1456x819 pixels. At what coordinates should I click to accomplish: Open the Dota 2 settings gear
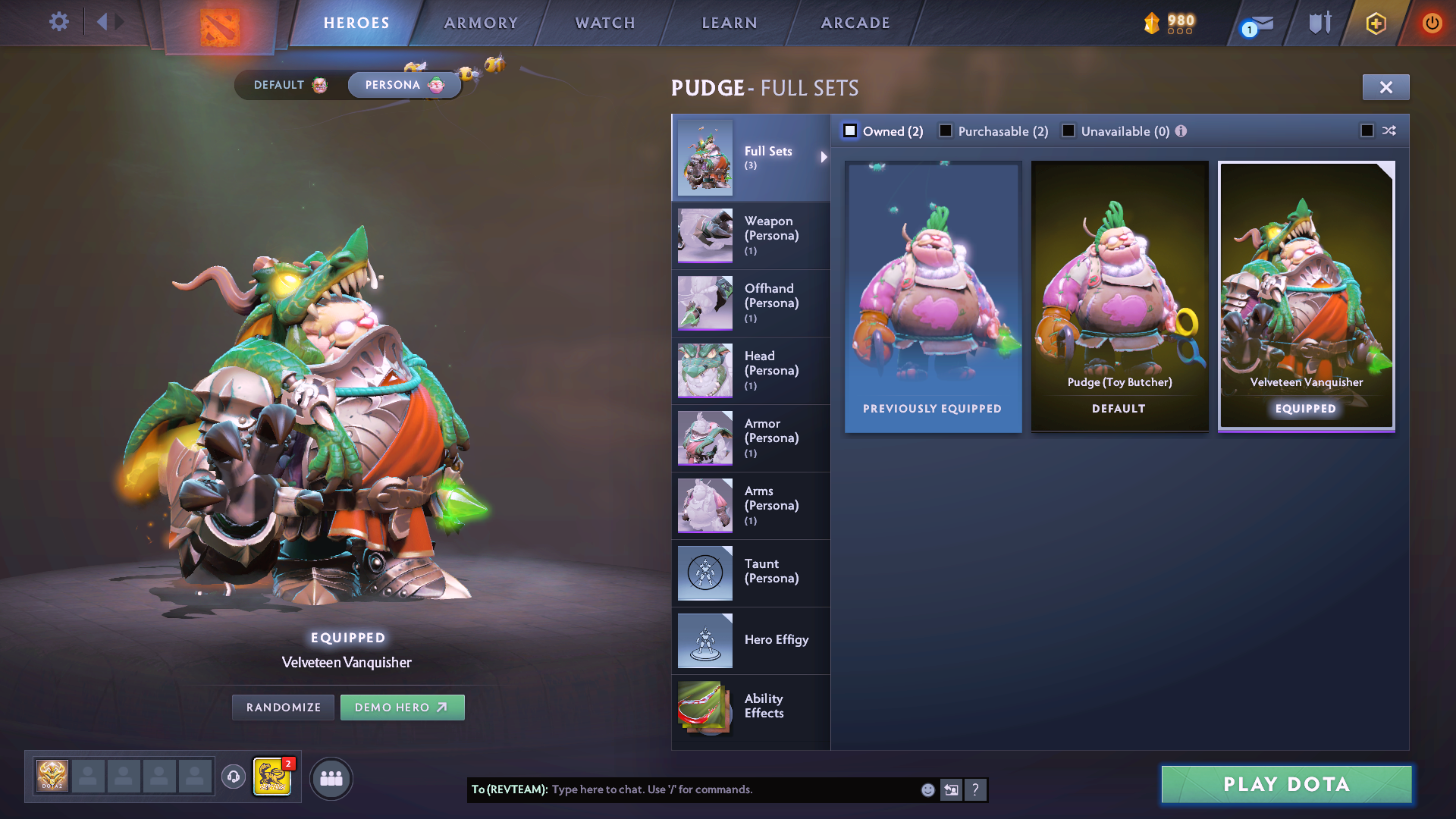[x=58, y=22]
